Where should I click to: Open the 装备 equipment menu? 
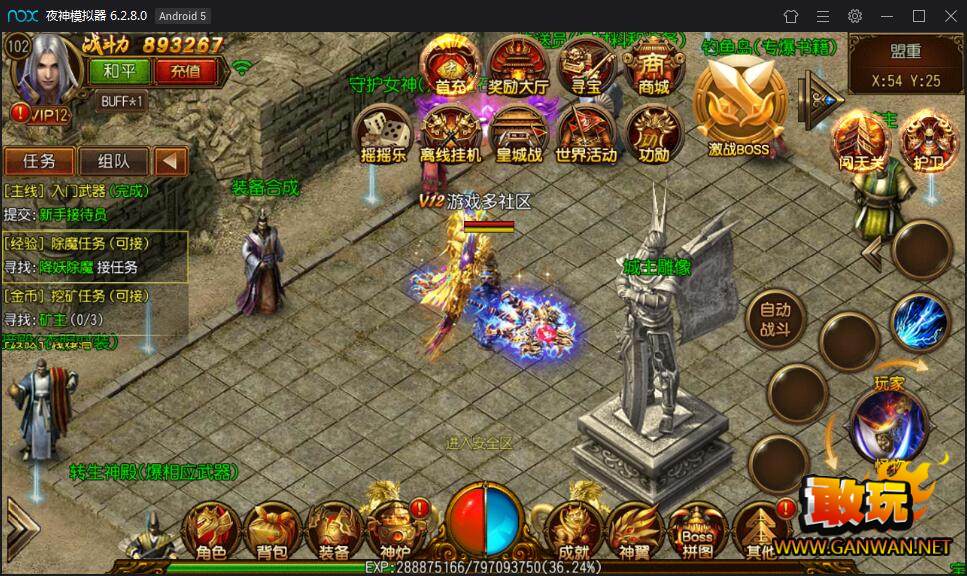click(334, 530)
